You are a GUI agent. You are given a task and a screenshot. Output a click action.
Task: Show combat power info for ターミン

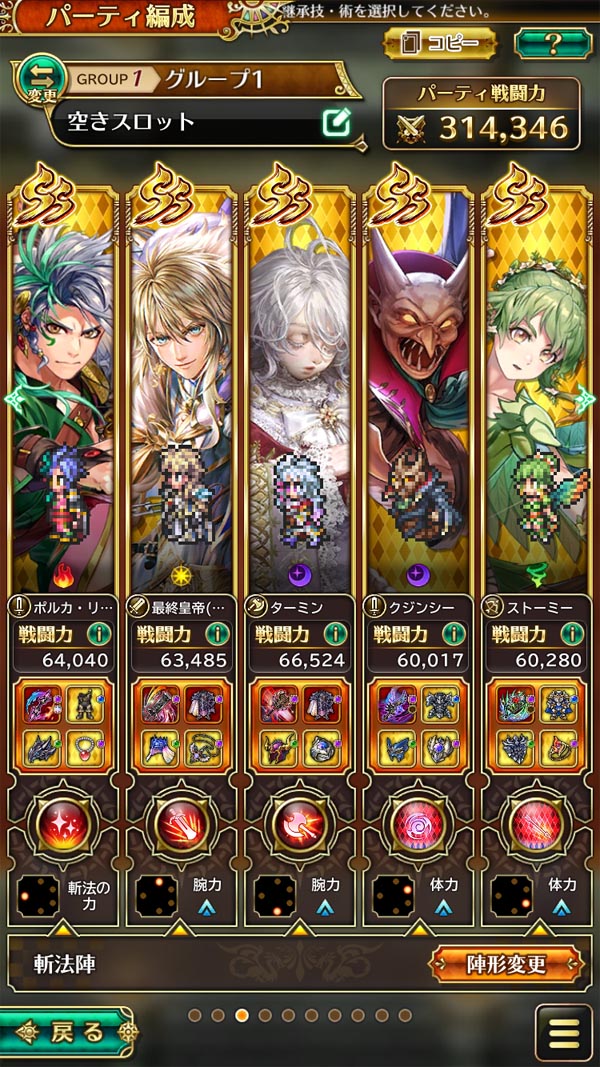click(x=334, y=633)
